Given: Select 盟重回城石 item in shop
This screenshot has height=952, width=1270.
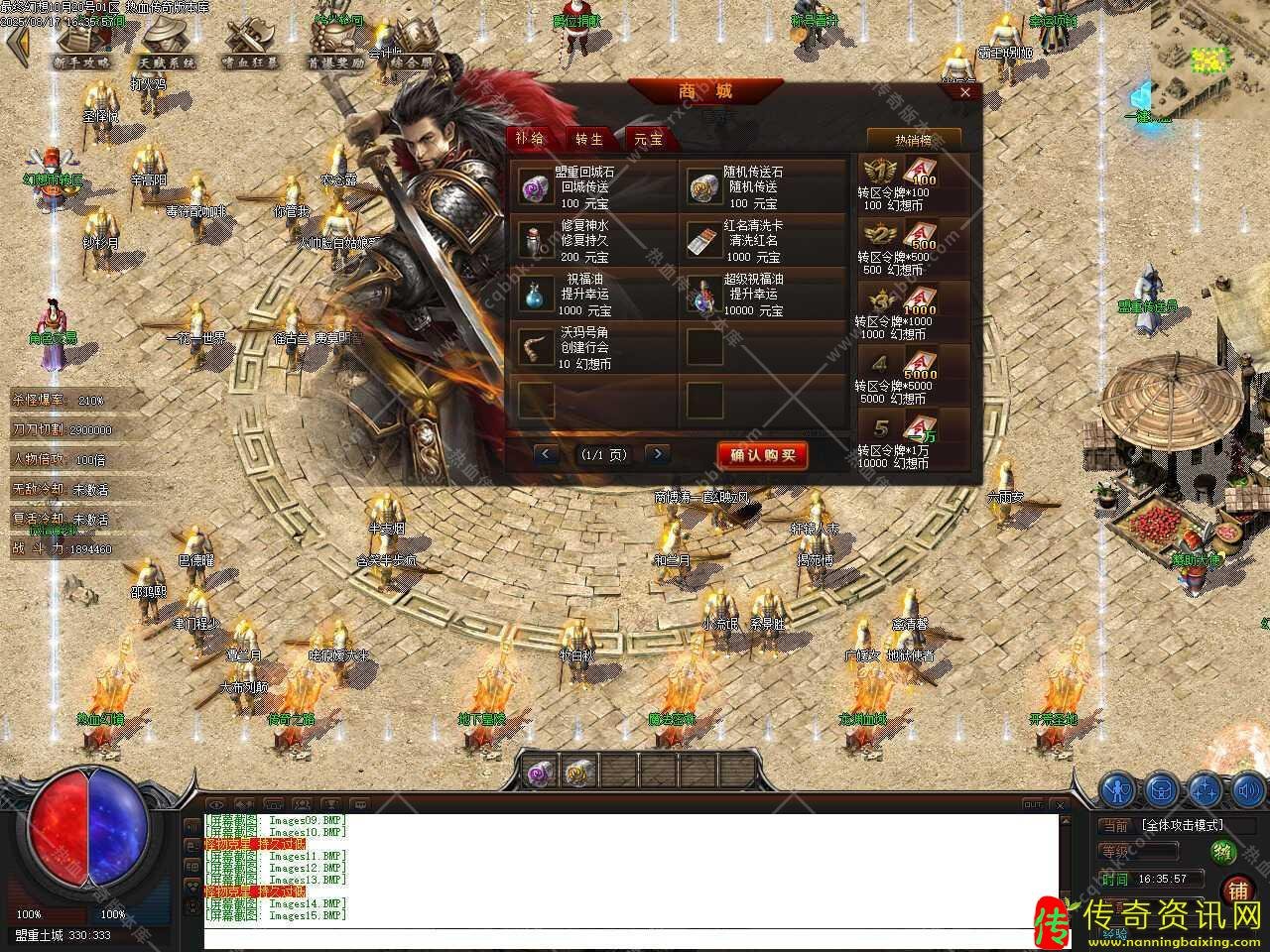Looking at the screenshot, I should (x=536, y=185).
